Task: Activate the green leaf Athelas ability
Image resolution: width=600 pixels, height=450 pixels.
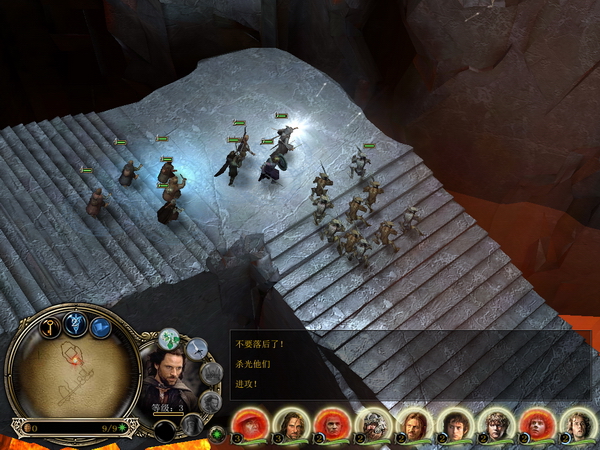Action: 170,339
